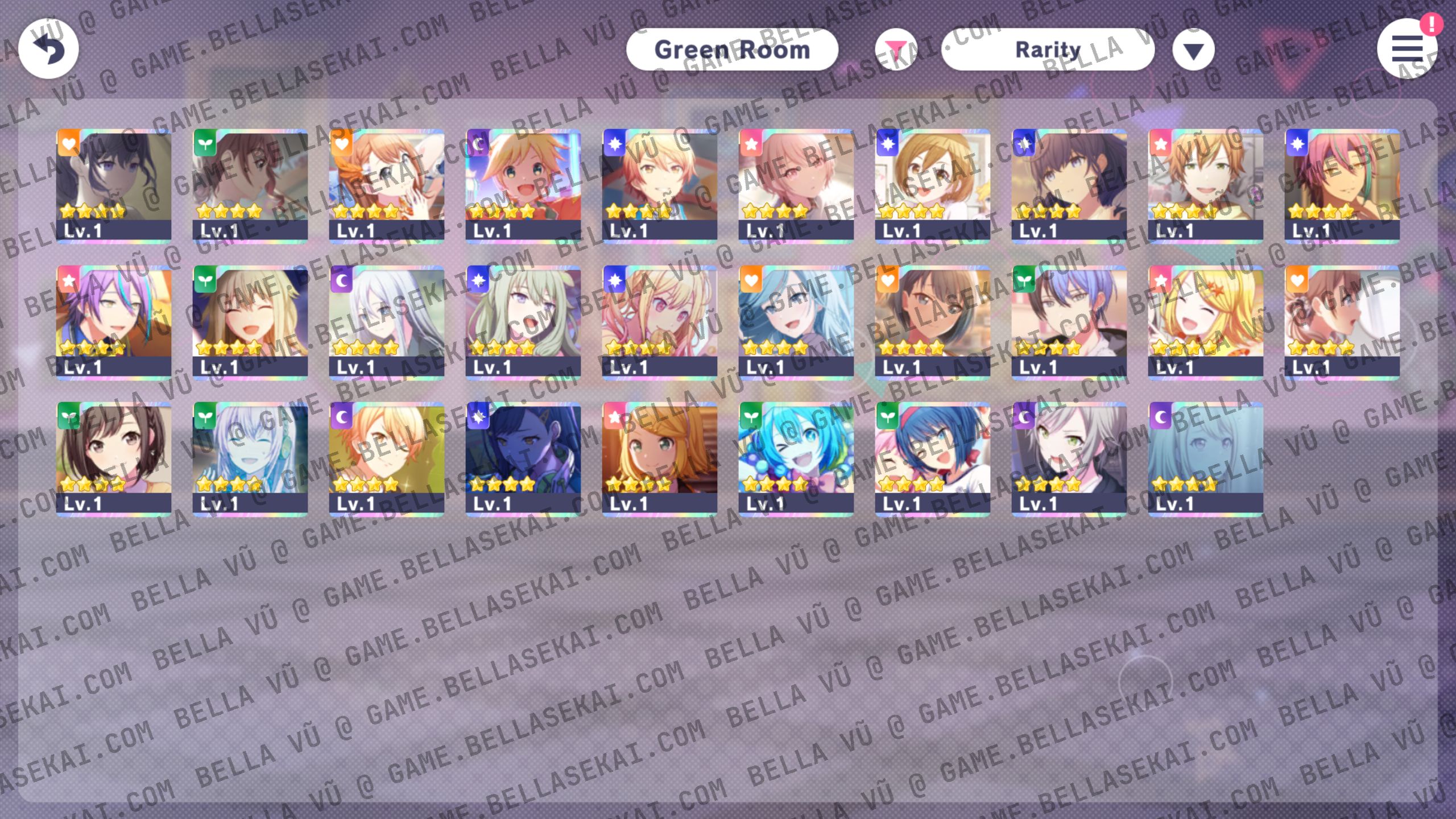Expand the downward sort-order triangle
The width and height of the screenshot is (1456, 819).
click(x=1193, y=50)
